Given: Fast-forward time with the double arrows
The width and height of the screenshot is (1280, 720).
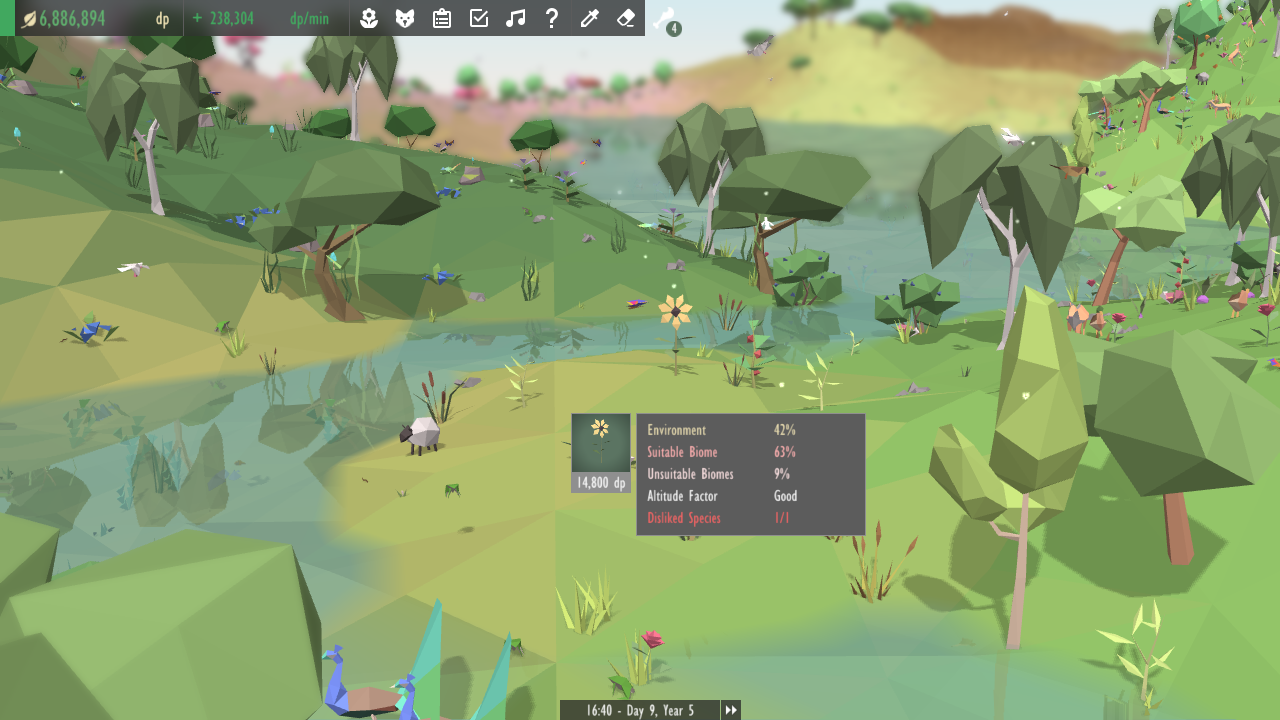Looking at the screenshot, I should coord(731,710).
